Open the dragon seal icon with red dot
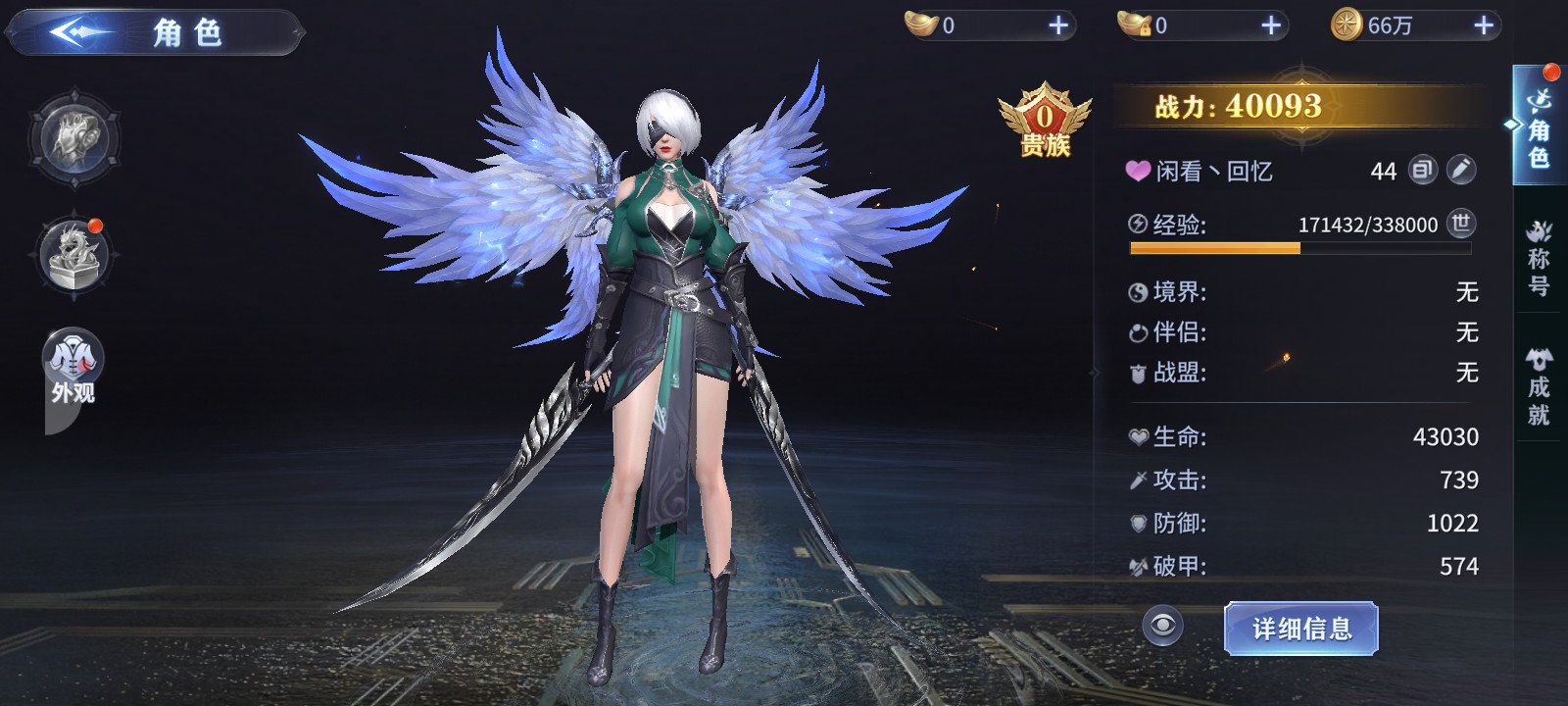This screenshot has height=706, width=1568. [x=74, y=255]
